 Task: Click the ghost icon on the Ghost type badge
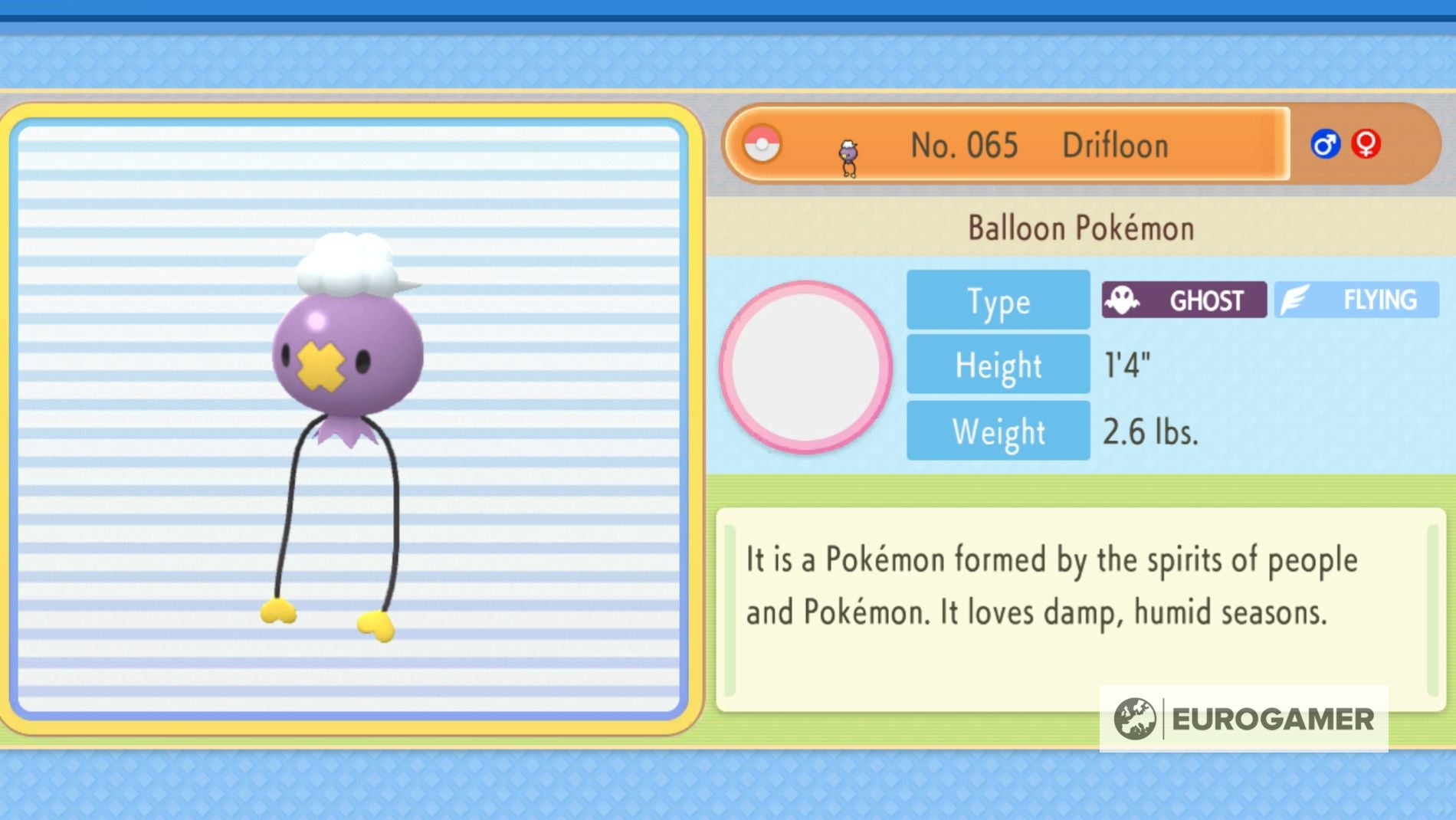pyautogui.click(x=1121, y=300)
